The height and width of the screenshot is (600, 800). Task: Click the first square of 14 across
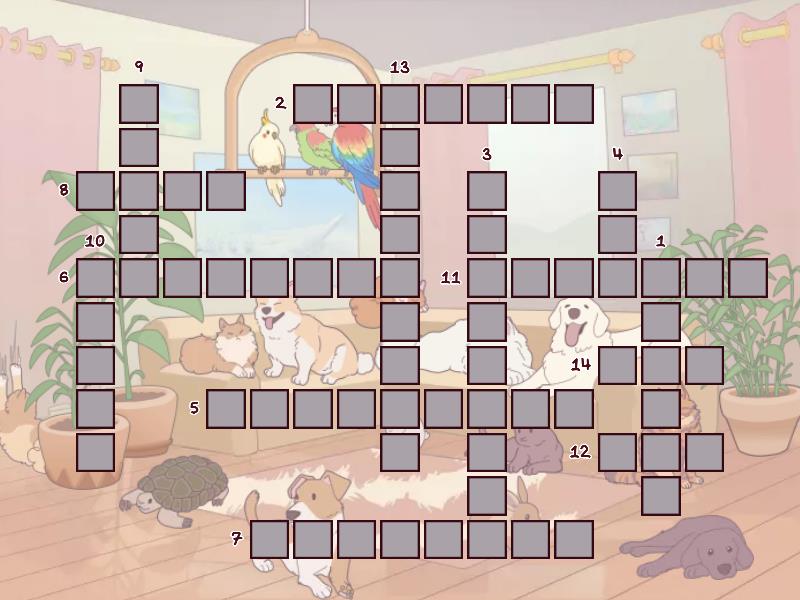pyautogui.click(x=618, y=365)
